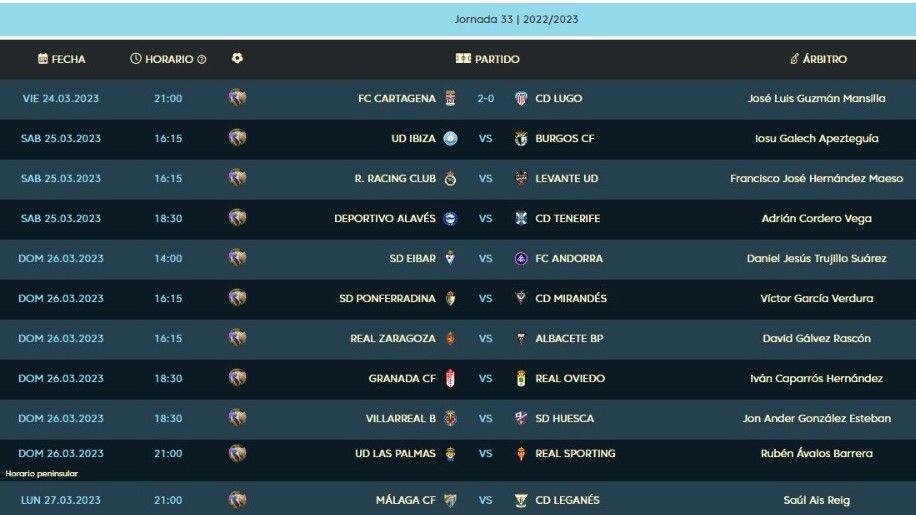This screenshot has width=916, height=515.
Task: Click on Deportivo Alavés
Action: pos(385,218)
